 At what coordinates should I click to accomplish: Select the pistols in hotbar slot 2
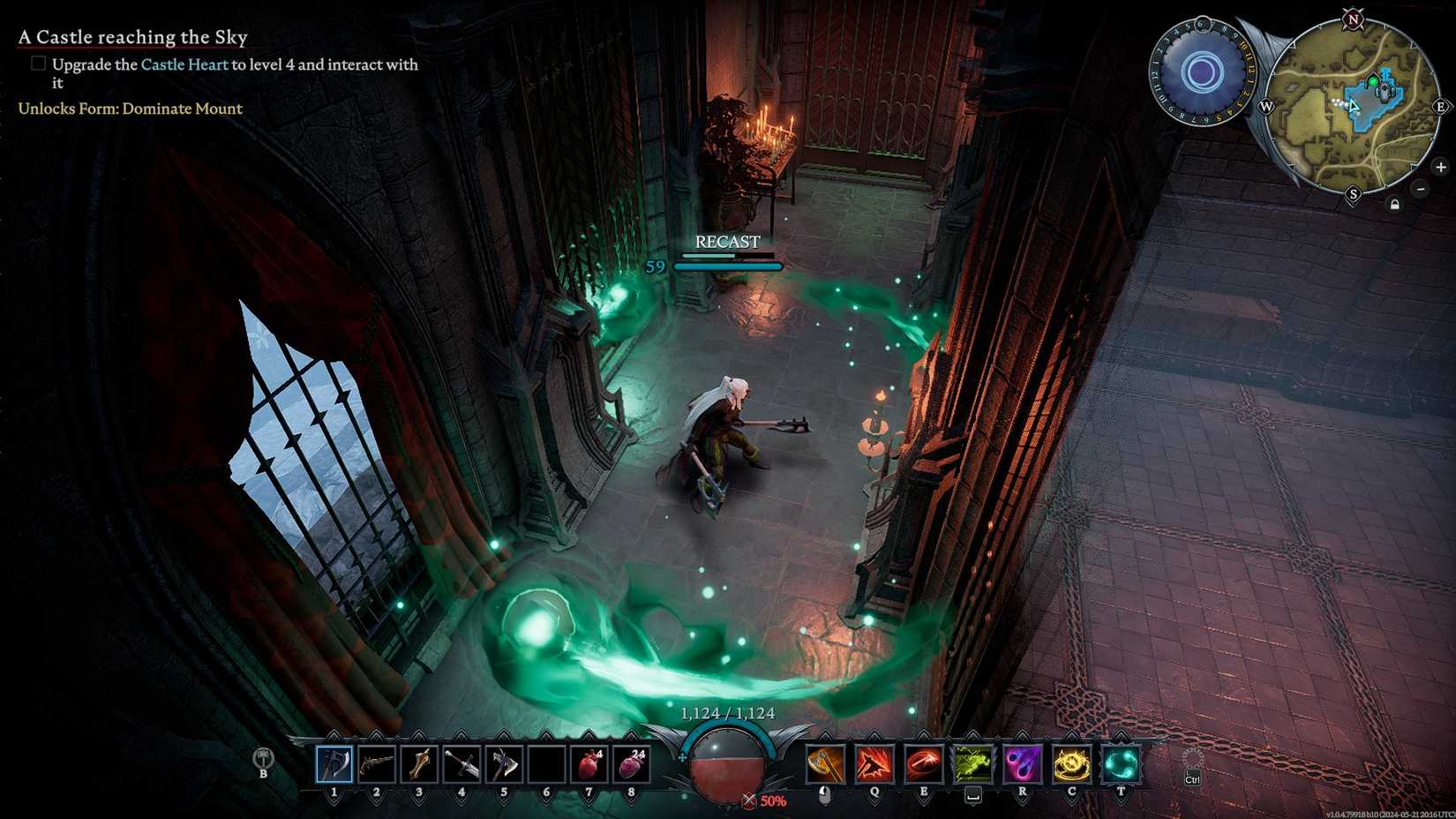tap(375, 764)
